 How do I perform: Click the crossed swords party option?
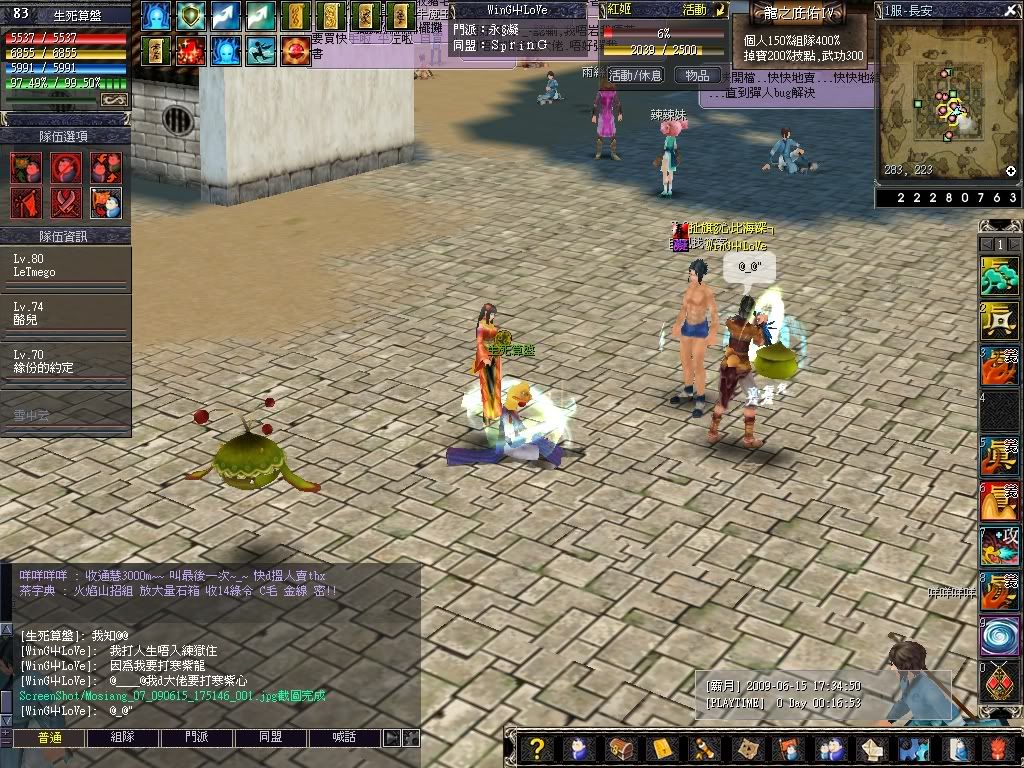tap(66, 202)
